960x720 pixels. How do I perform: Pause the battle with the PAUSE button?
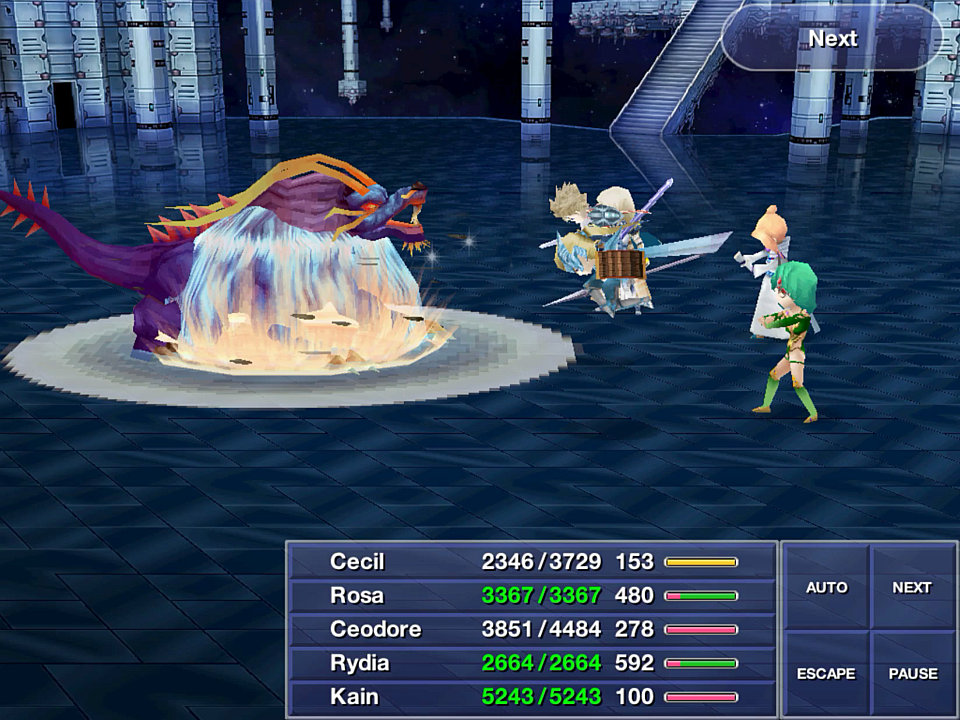coord(911,673)
